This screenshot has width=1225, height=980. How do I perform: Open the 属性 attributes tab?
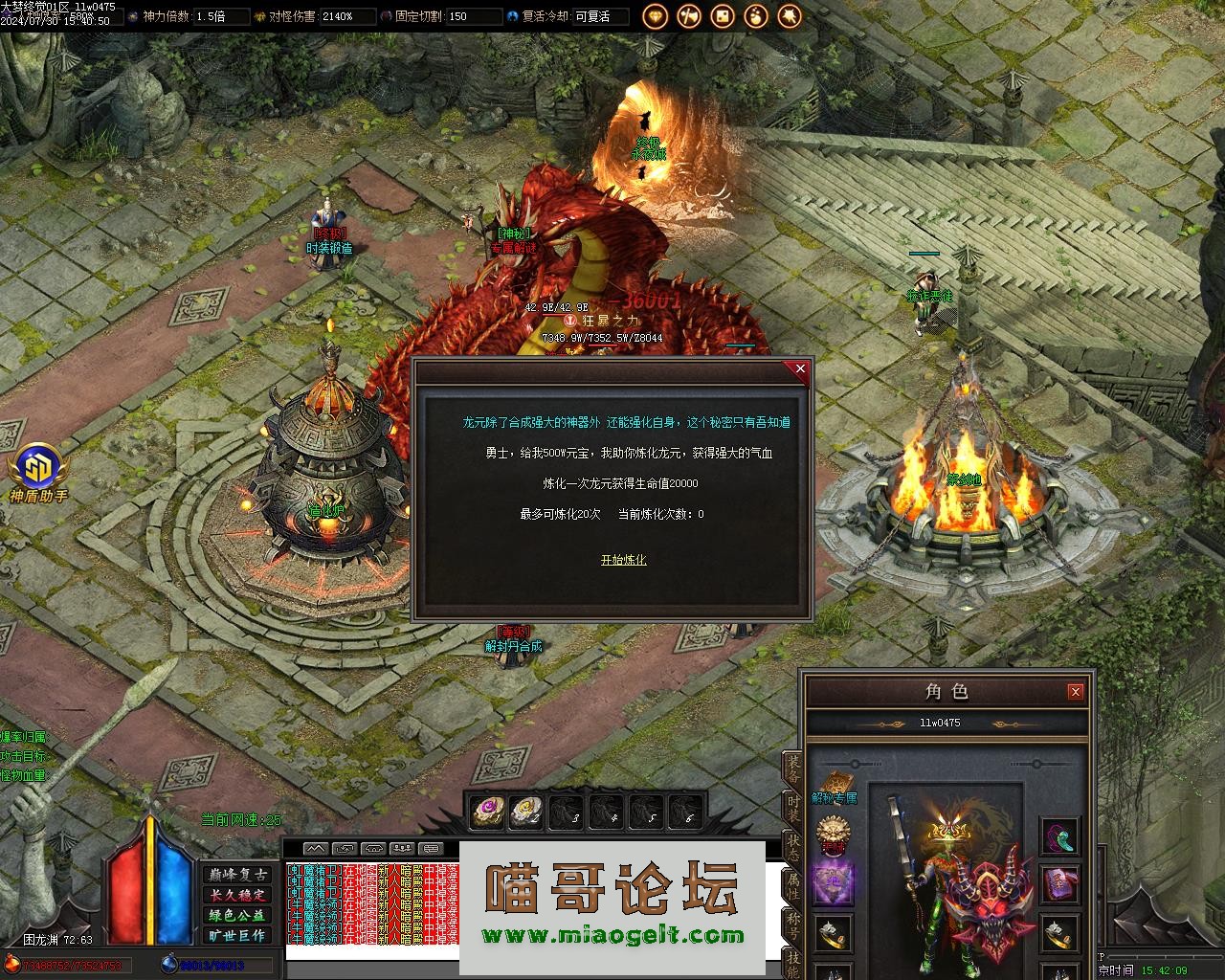[792, 883]
